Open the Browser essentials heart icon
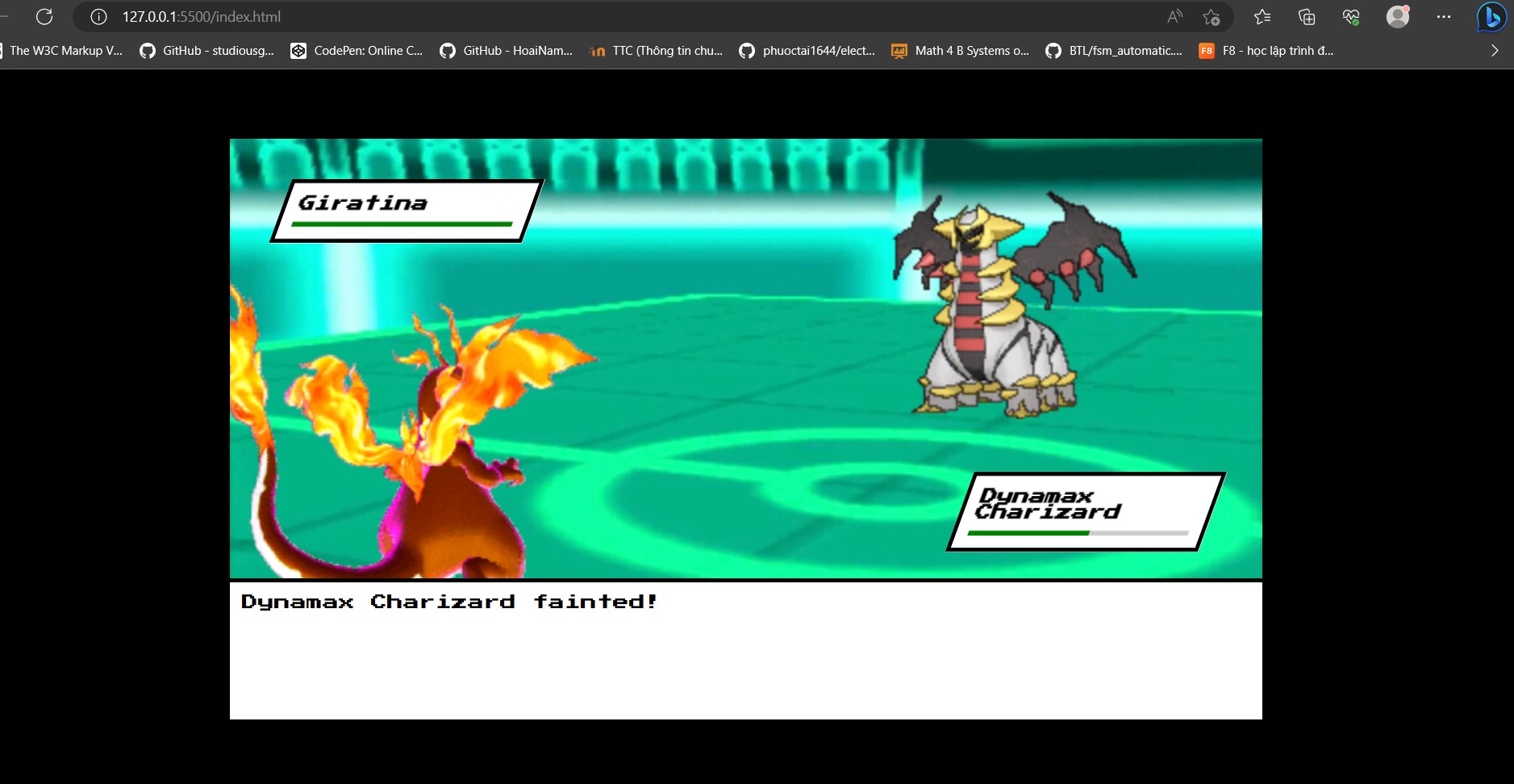1514x784 pixels. point(1352,17)
